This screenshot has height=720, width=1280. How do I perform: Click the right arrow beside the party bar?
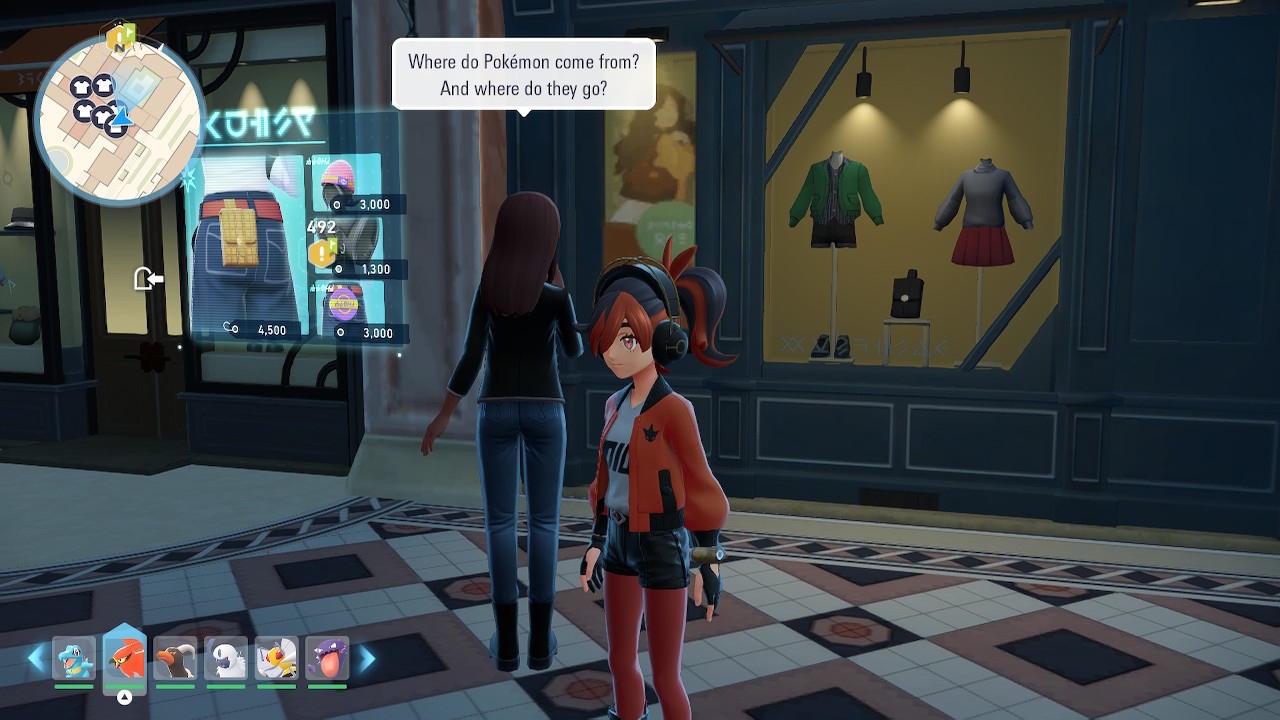click(367, 658)
